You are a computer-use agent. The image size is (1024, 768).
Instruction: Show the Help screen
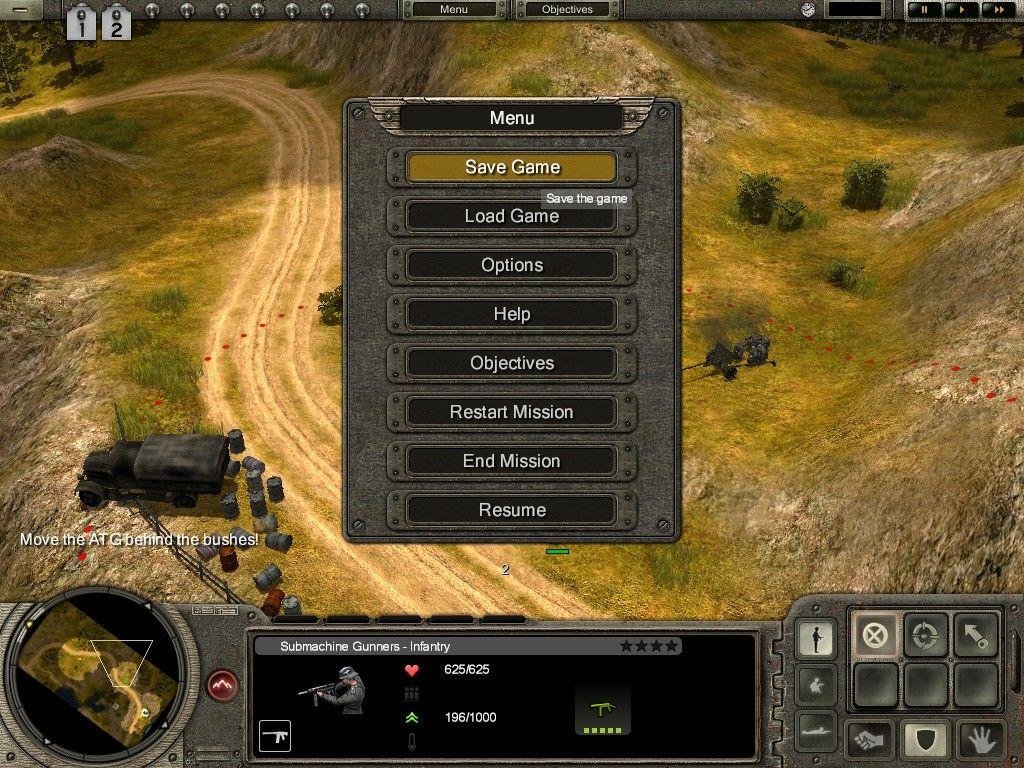tap(511, 314)
